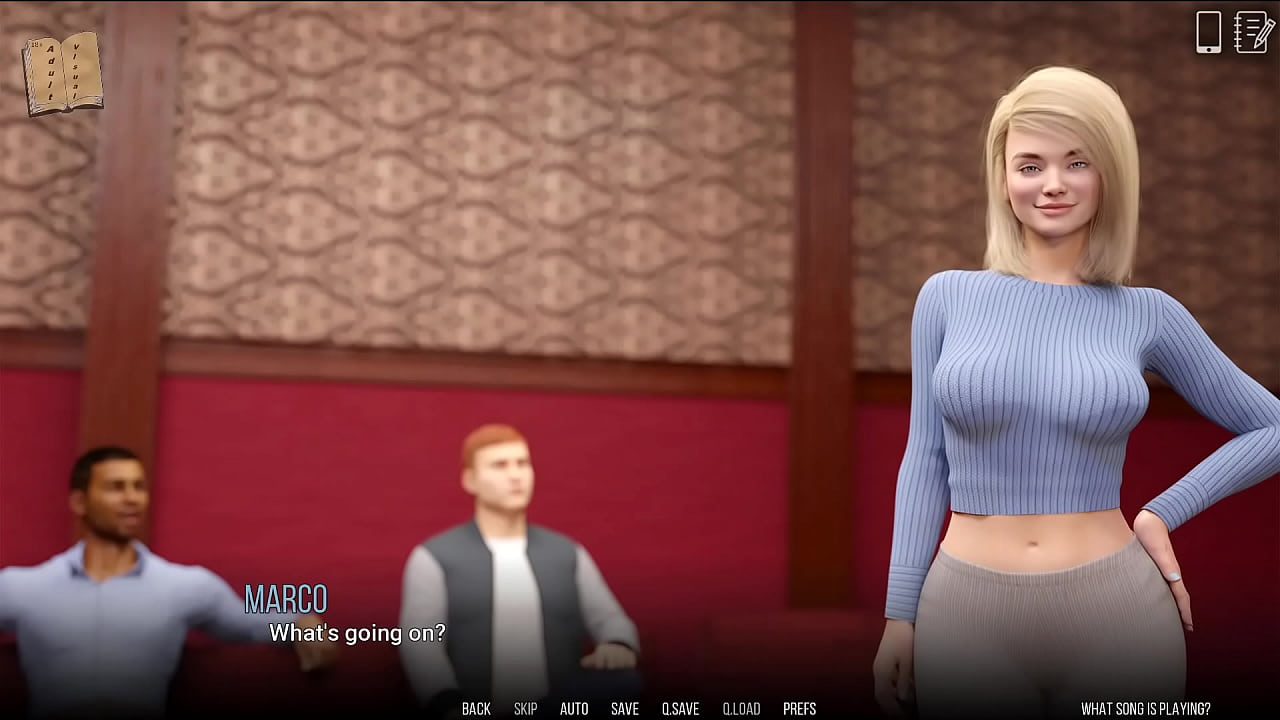Turn on AUTO dialogue advance
Viewport: 1280px width, 720px height.
[x=574, y=709]
